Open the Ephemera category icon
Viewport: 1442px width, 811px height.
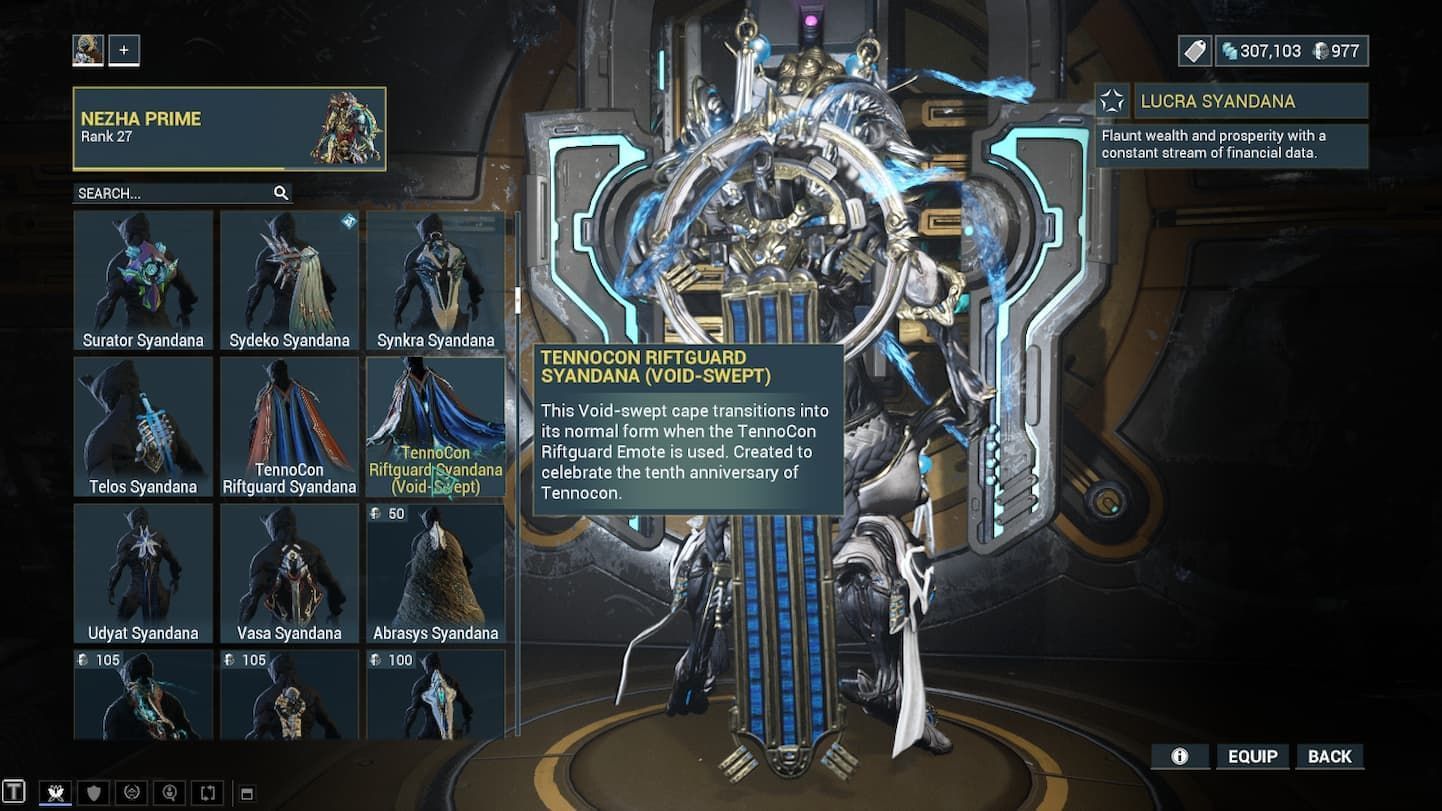(x=170, y=793)
